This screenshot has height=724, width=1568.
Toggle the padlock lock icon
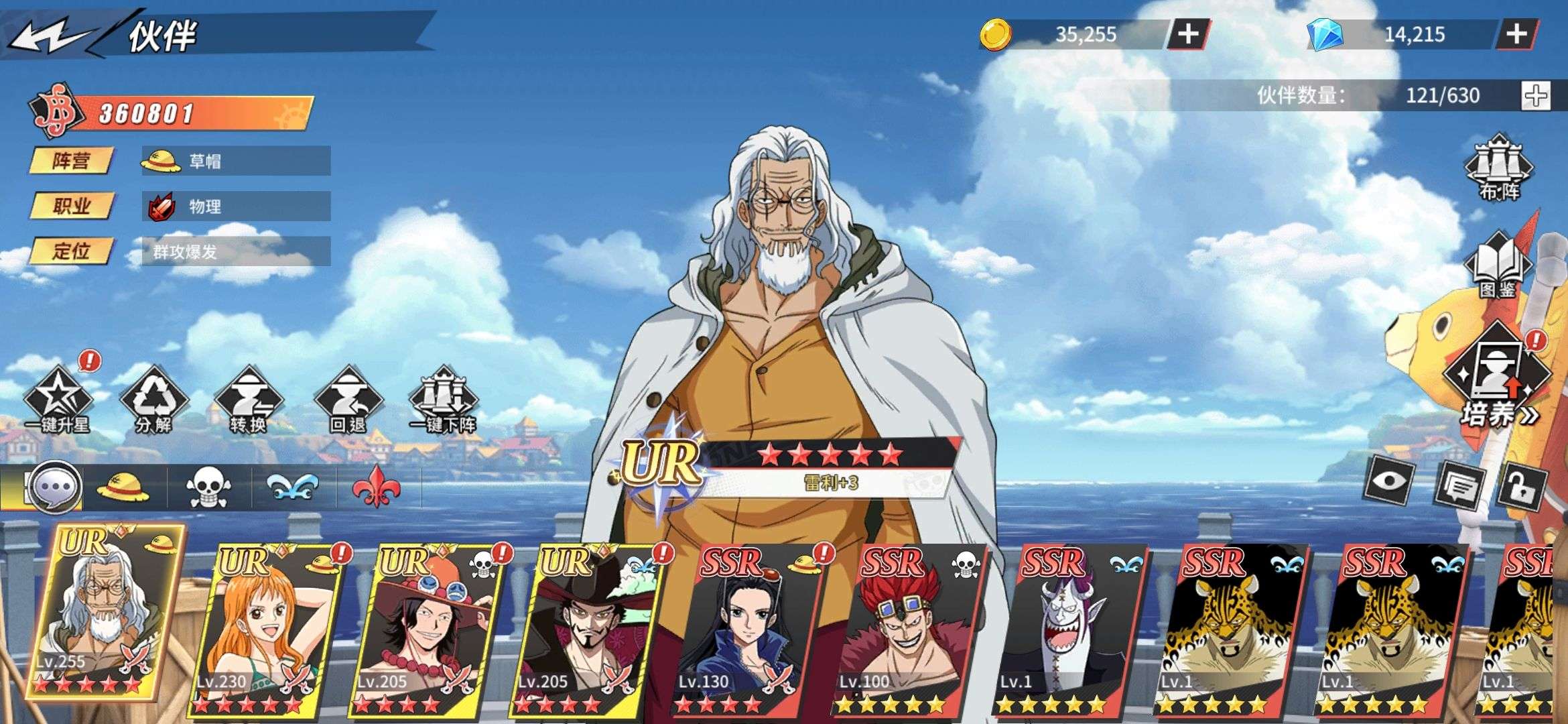[x=1522, y=486]
